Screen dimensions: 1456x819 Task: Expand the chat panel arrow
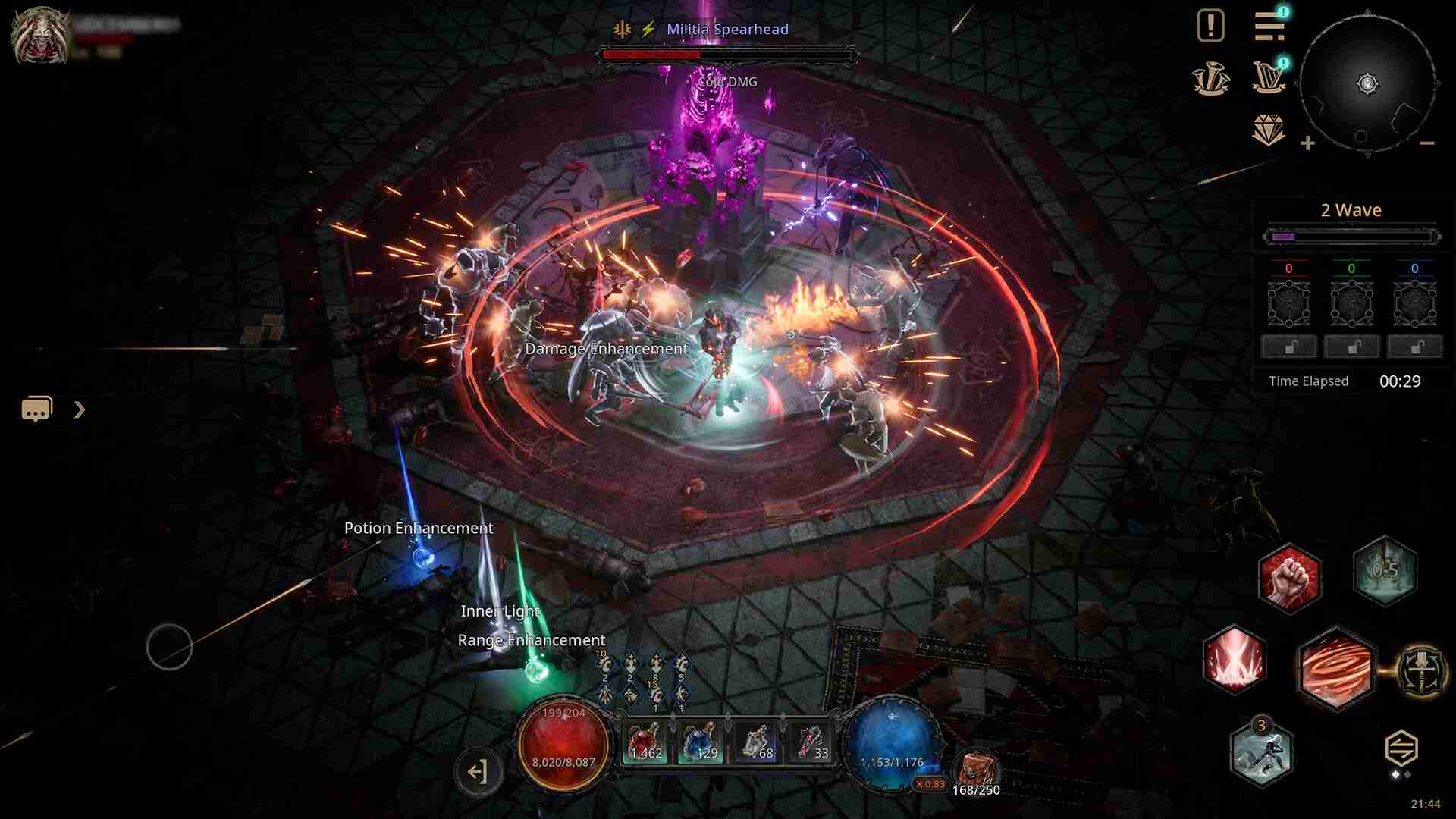coord(80,410)
